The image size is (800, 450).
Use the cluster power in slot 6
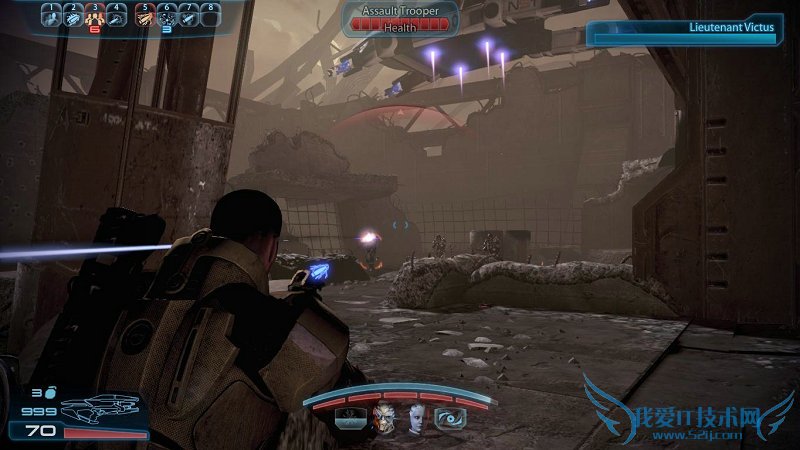tap(166, 17)
